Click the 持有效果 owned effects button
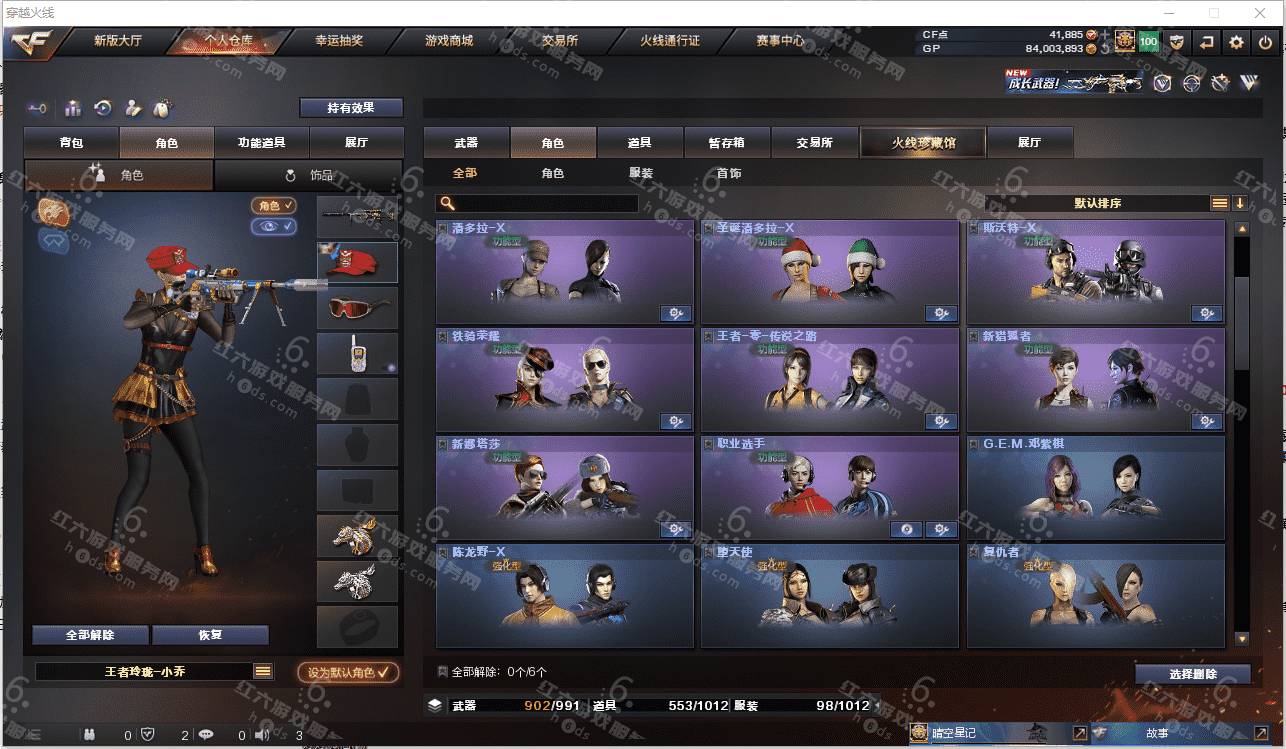The height and width of the screenshot is (749, 1286). 351,107
